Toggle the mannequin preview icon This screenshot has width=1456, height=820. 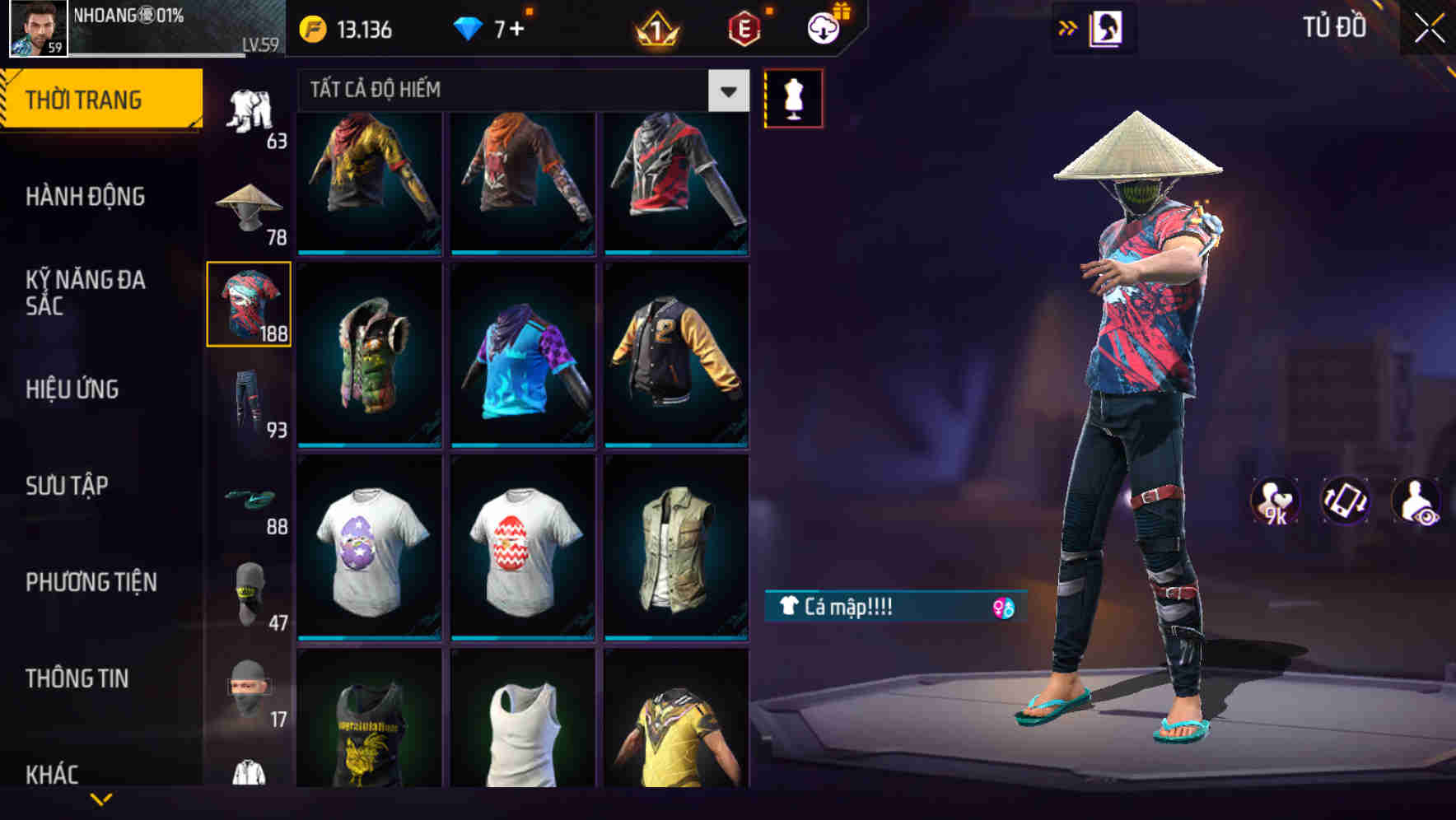[x=793, y=97]
